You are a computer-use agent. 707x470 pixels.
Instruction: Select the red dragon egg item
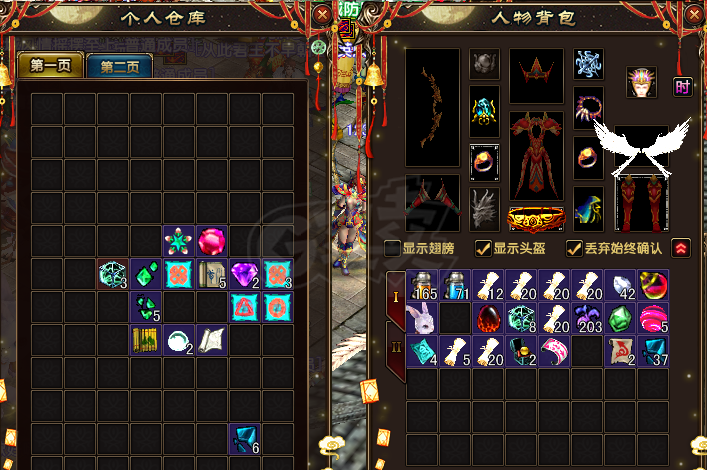(x=489, y=318)
